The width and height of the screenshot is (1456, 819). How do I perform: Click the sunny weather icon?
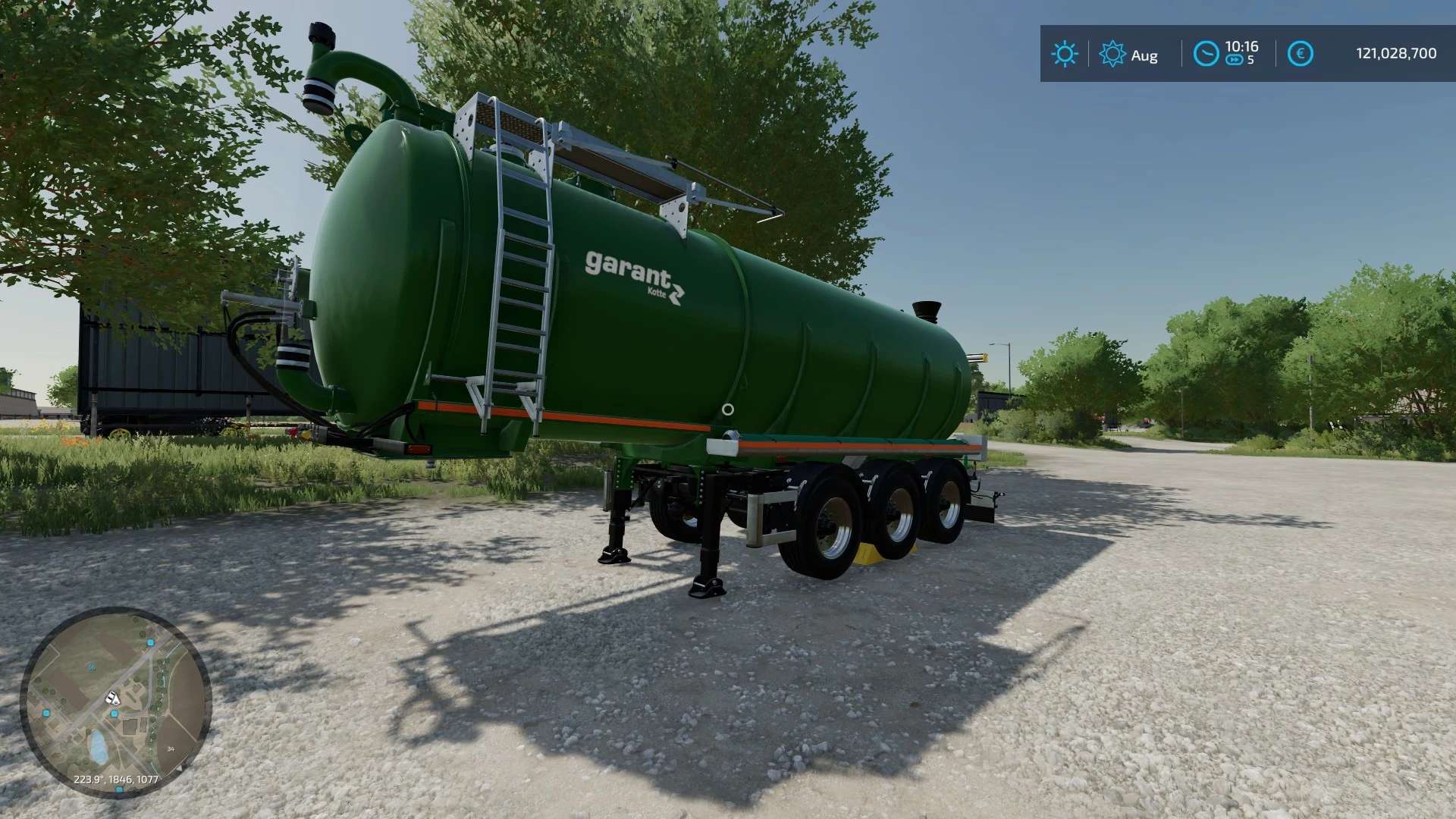pyautogui.click(x=1064, y=54)
